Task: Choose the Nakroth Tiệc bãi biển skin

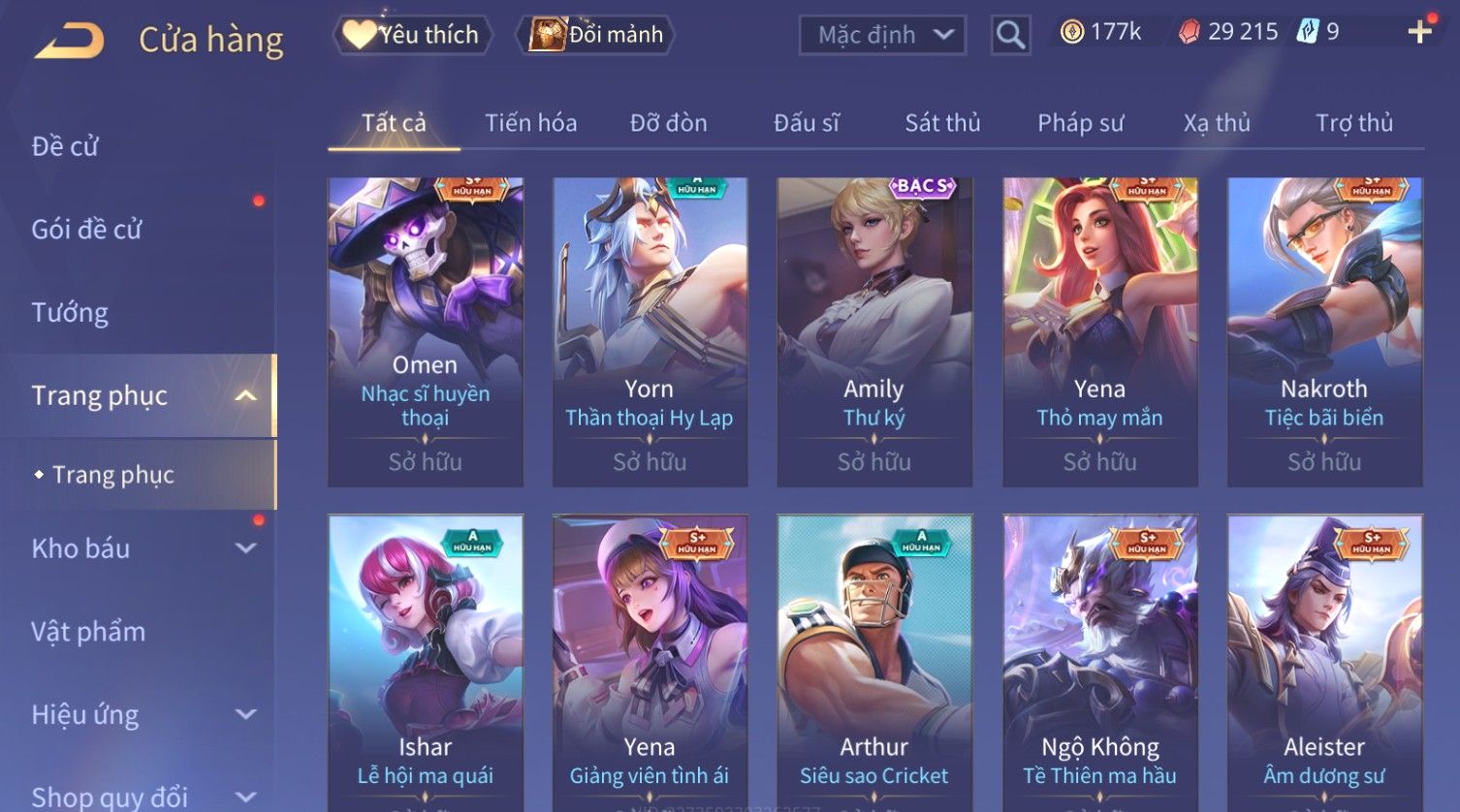Action: pyautogui.click(x=1324, y=331)
